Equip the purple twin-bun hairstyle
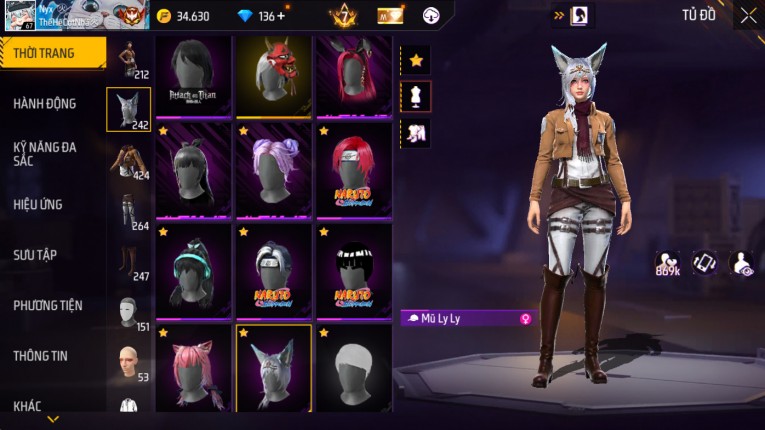765x430 pixels. pos(274,168)
